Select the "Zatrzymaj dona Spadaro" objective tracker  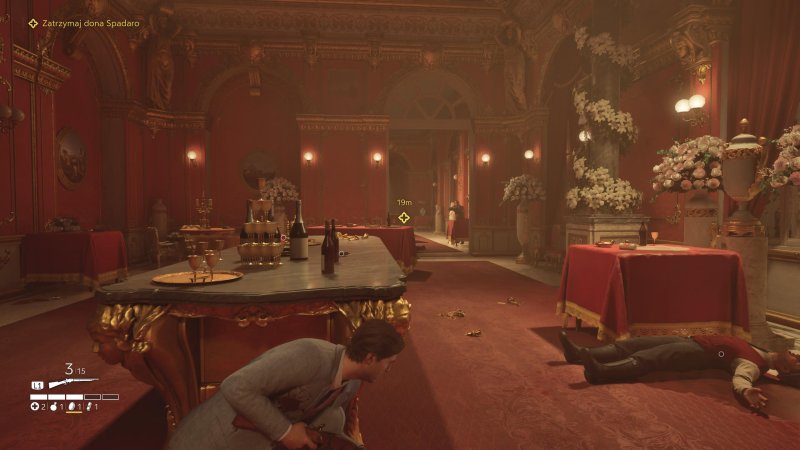[84, 23]
